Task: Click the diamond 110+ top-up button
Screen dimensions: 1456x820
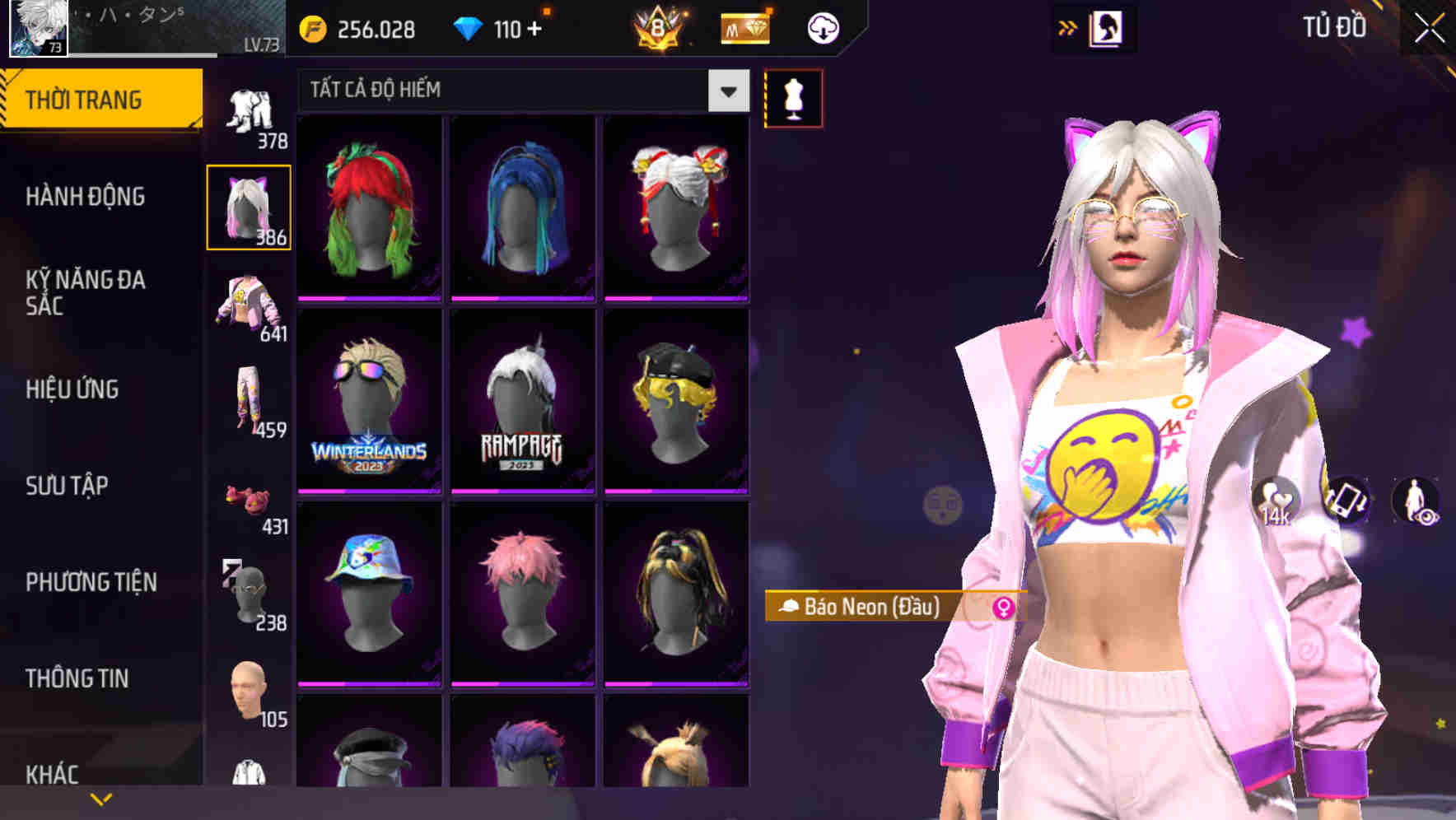Action: pyautogui.click(x=502, y=29)
